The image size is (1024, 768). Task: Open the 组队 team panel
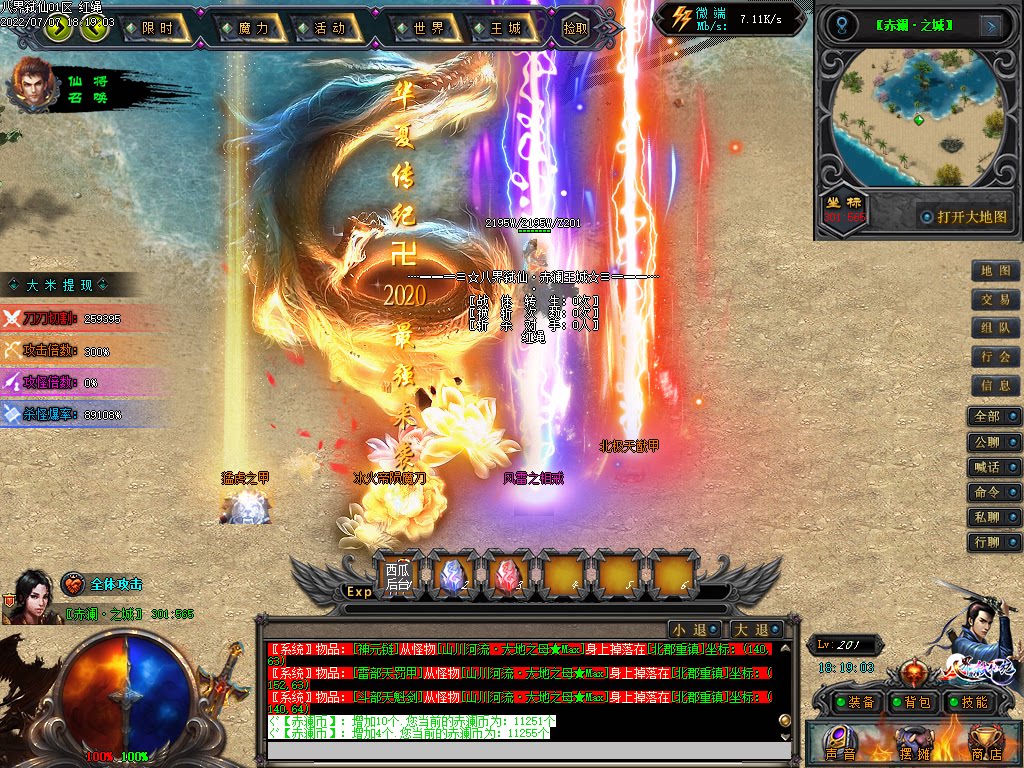[x=995, y=328]
